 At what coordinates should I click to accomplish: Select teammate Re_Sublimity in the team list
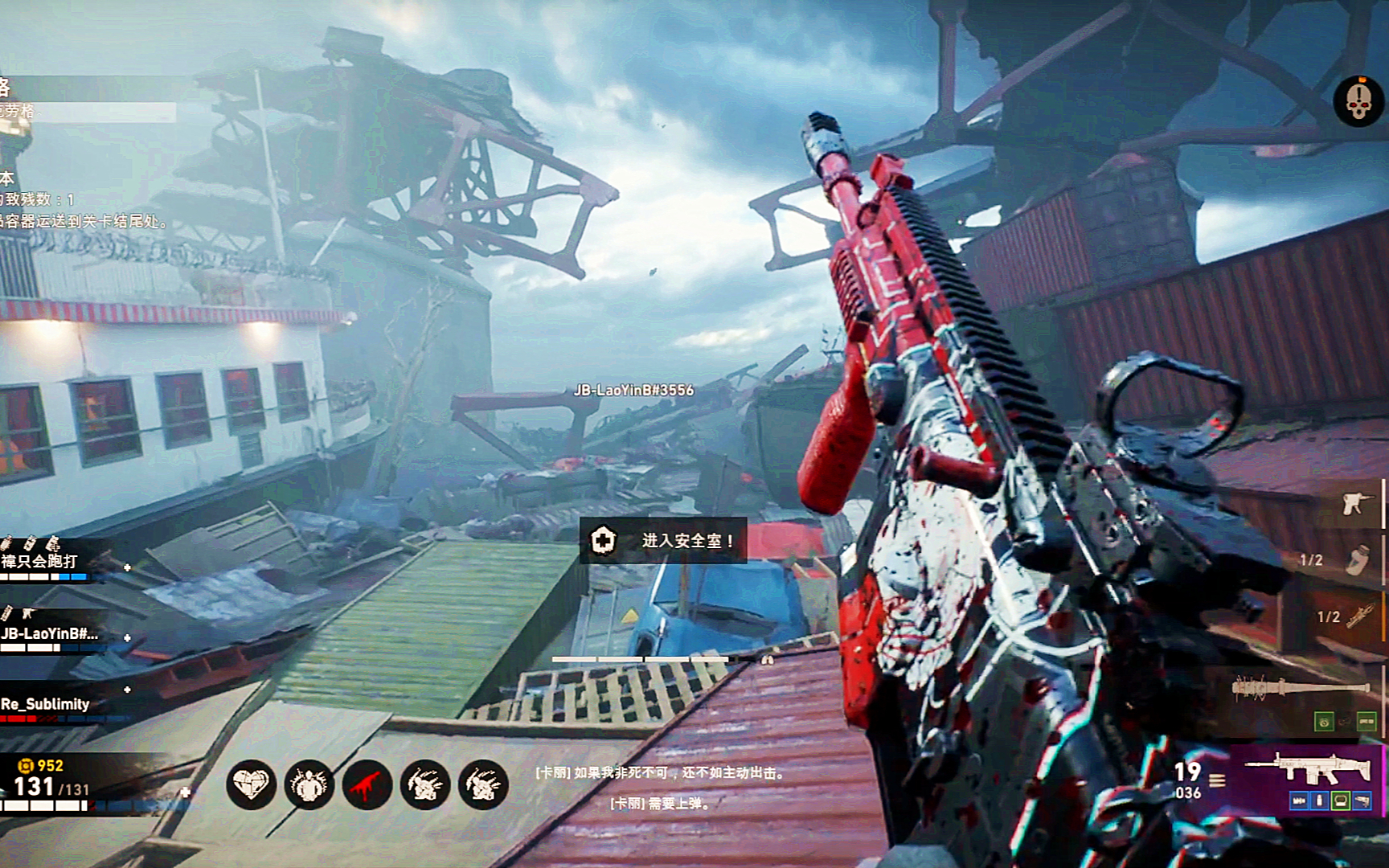point(45,705)
